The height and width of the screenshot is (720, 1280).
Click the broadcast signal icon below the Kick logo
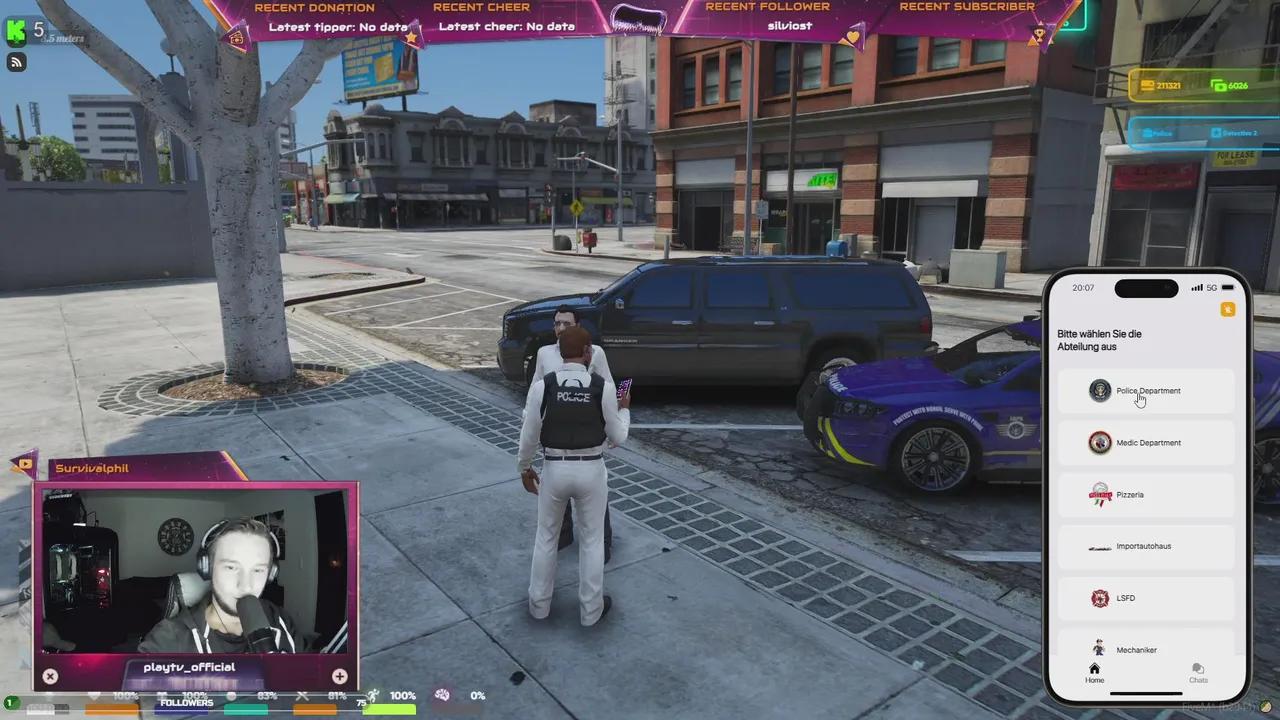click(16, 62)
